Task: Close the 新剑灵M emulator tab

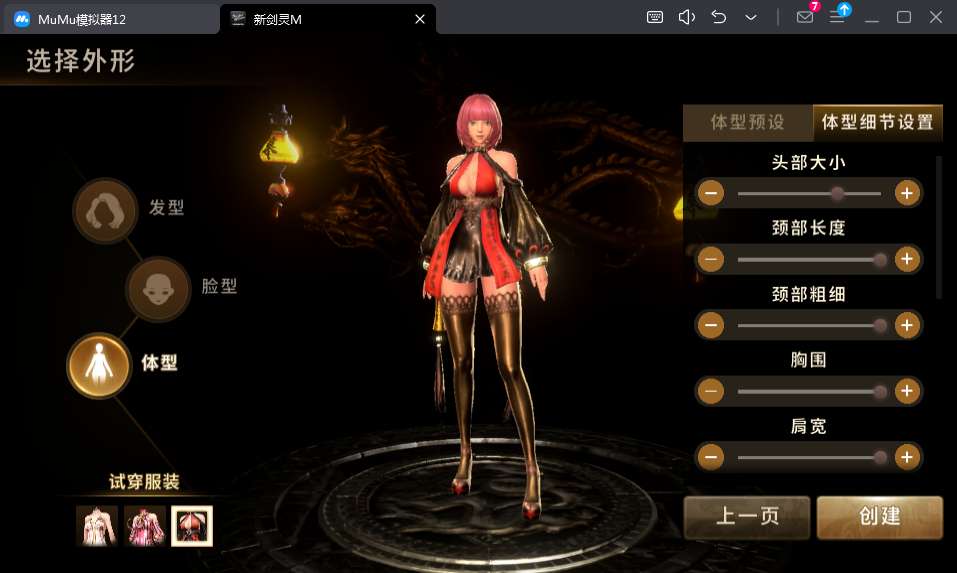Action: tap(420, 18)
